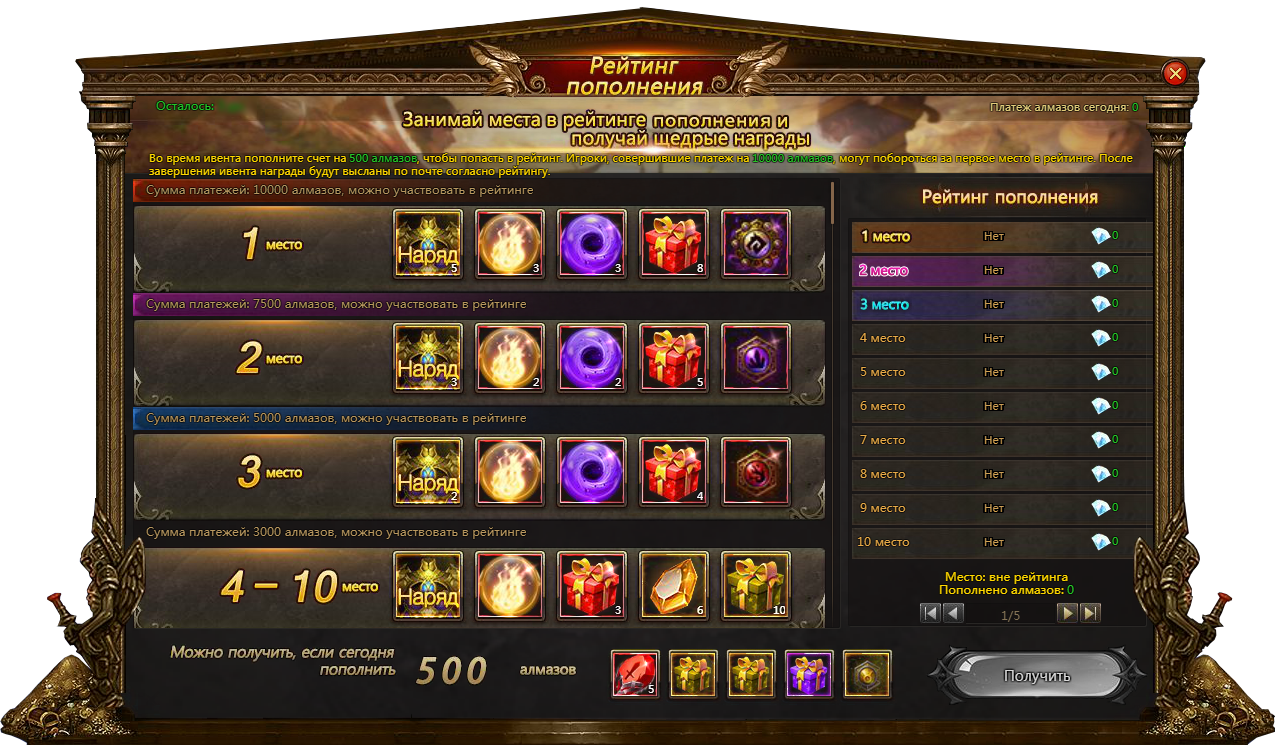Image resolution: width=1275 pixels, height=745 pixels.
Task: Inspect the red gem daily reward
Action: coord(635,674)
